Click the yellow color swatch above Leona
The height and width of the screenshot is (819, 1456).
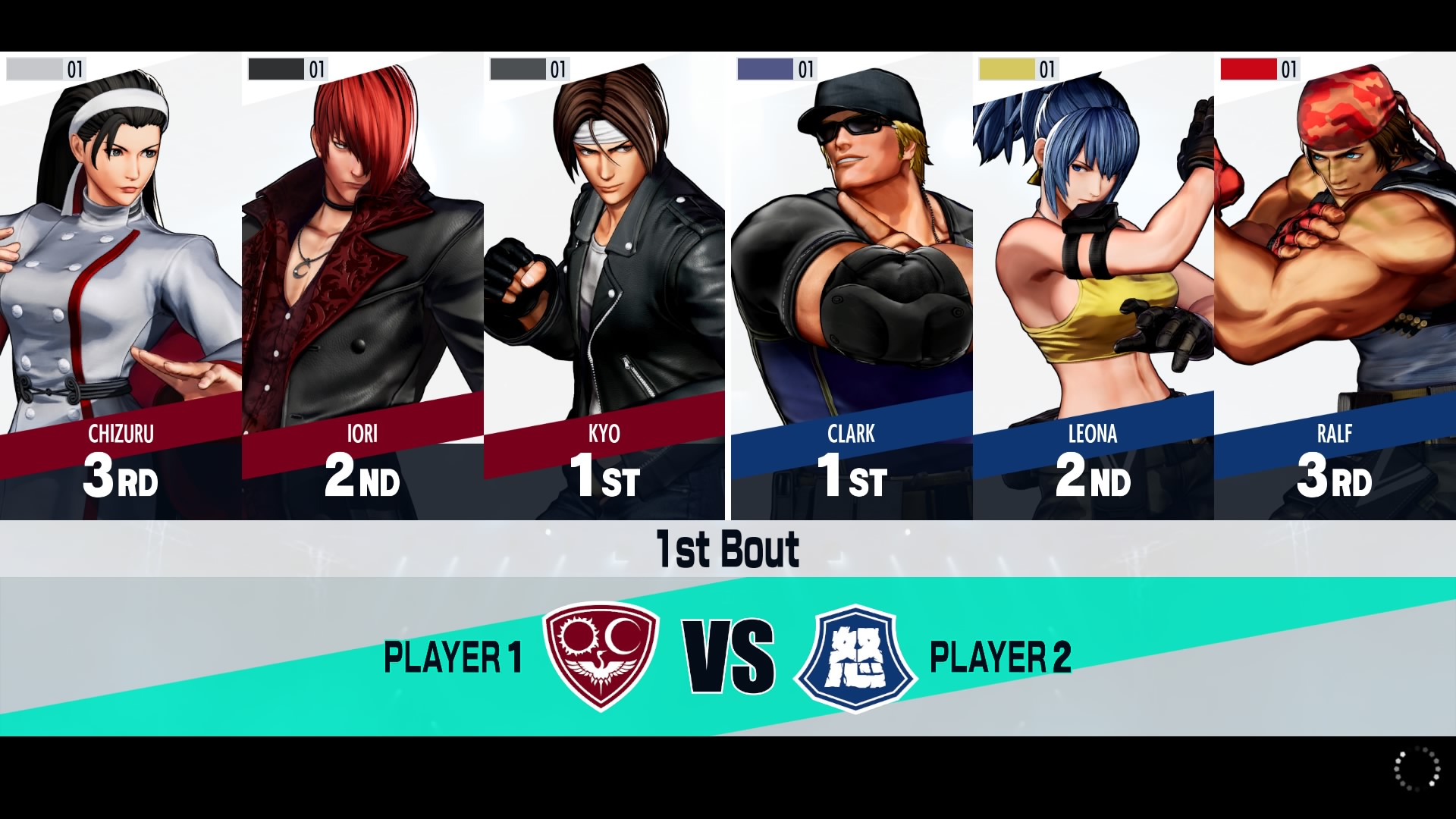click(x=1006, y=70)
